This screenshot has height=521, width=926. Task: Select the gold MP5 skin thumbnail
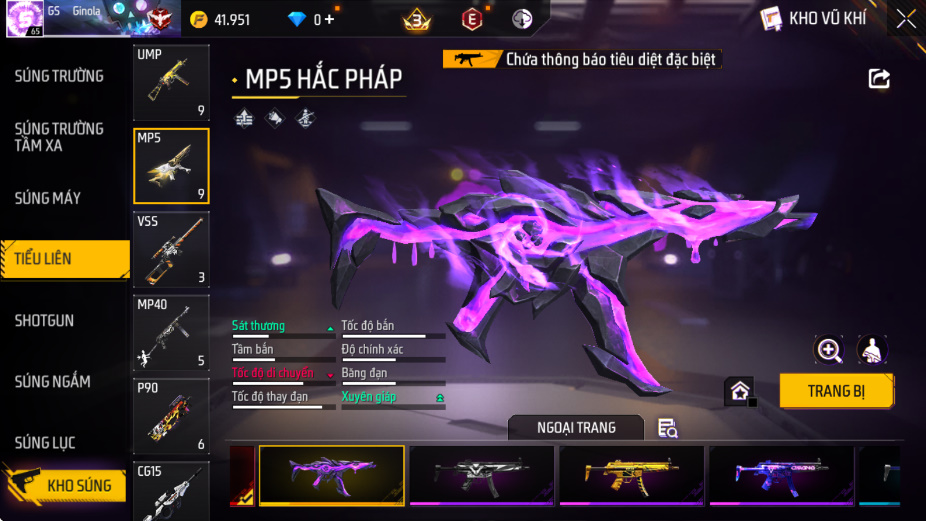tap(631, 474)
